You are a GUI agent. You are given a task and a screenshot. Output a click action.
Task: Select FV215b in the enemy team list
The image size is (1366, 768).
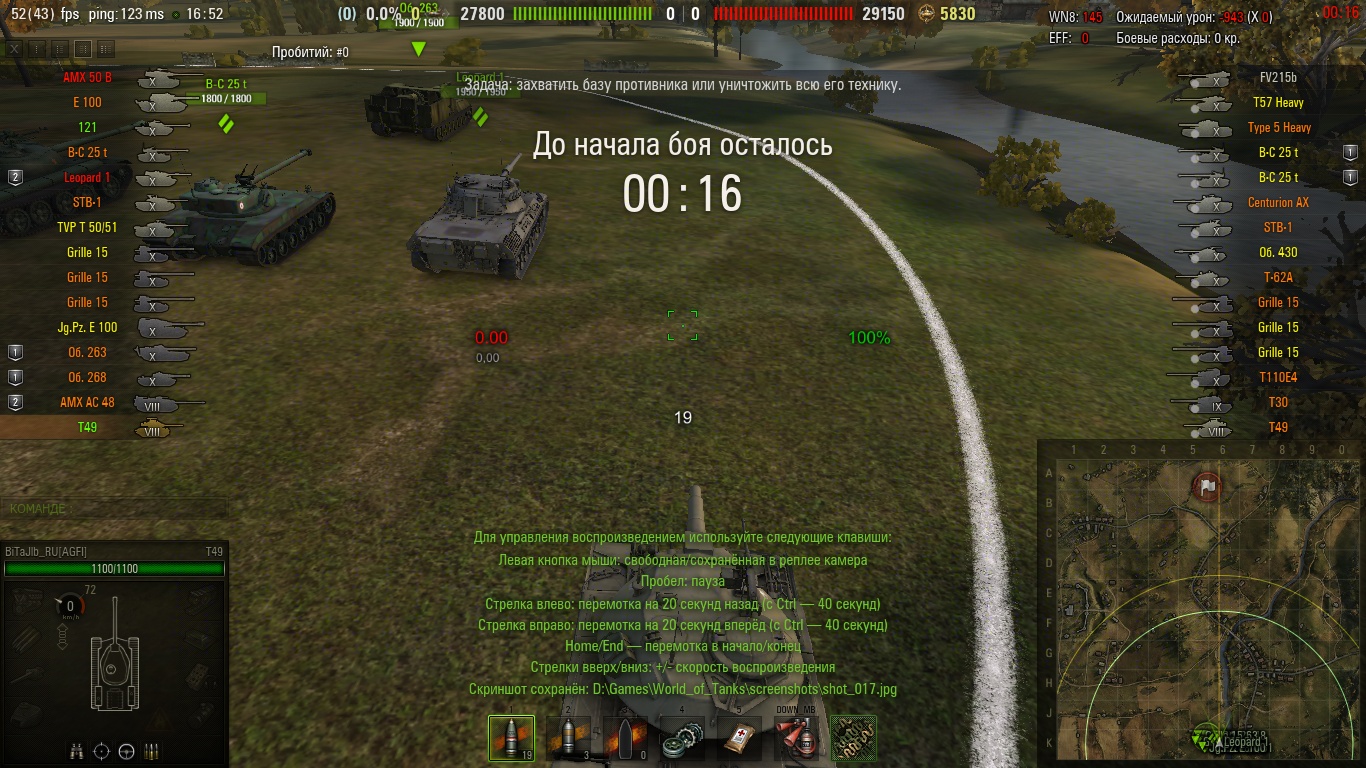click(1278, 77)
